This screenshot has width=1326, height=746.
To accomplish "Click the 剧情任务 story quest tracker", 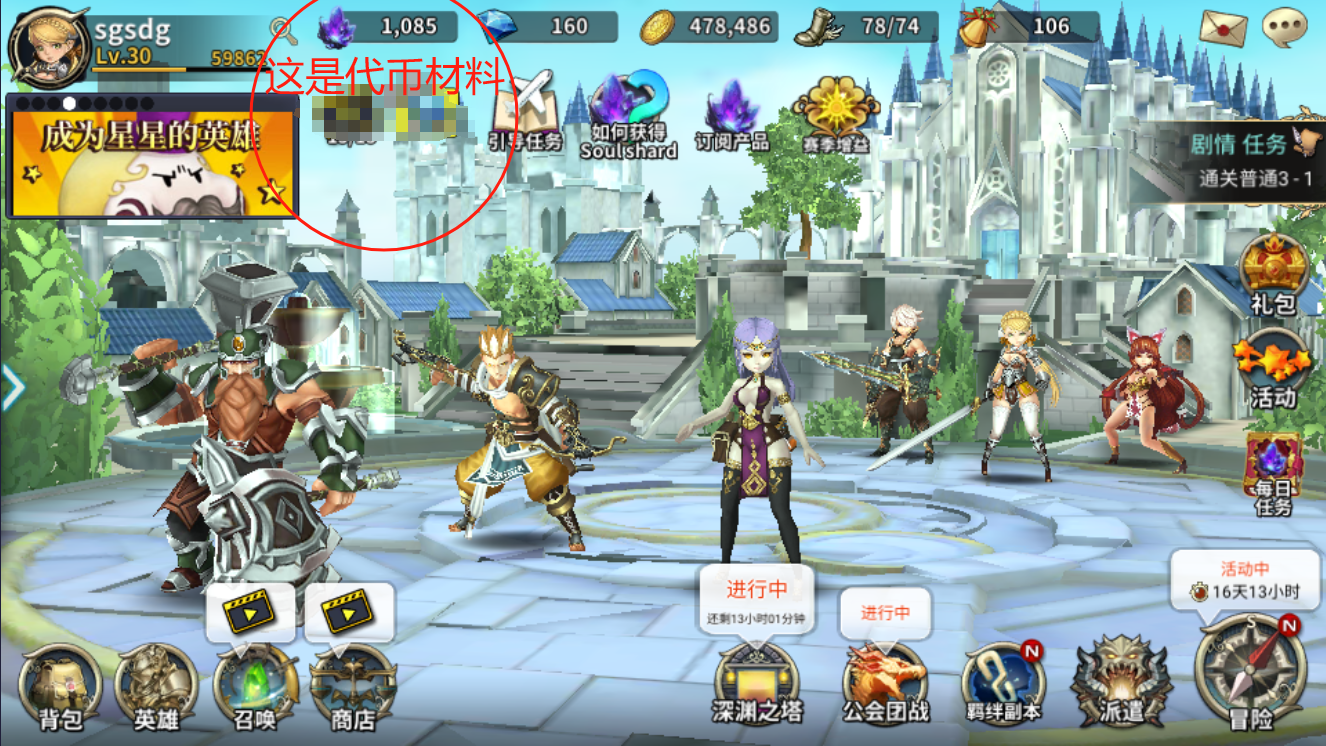I will tap(1249, 161).
